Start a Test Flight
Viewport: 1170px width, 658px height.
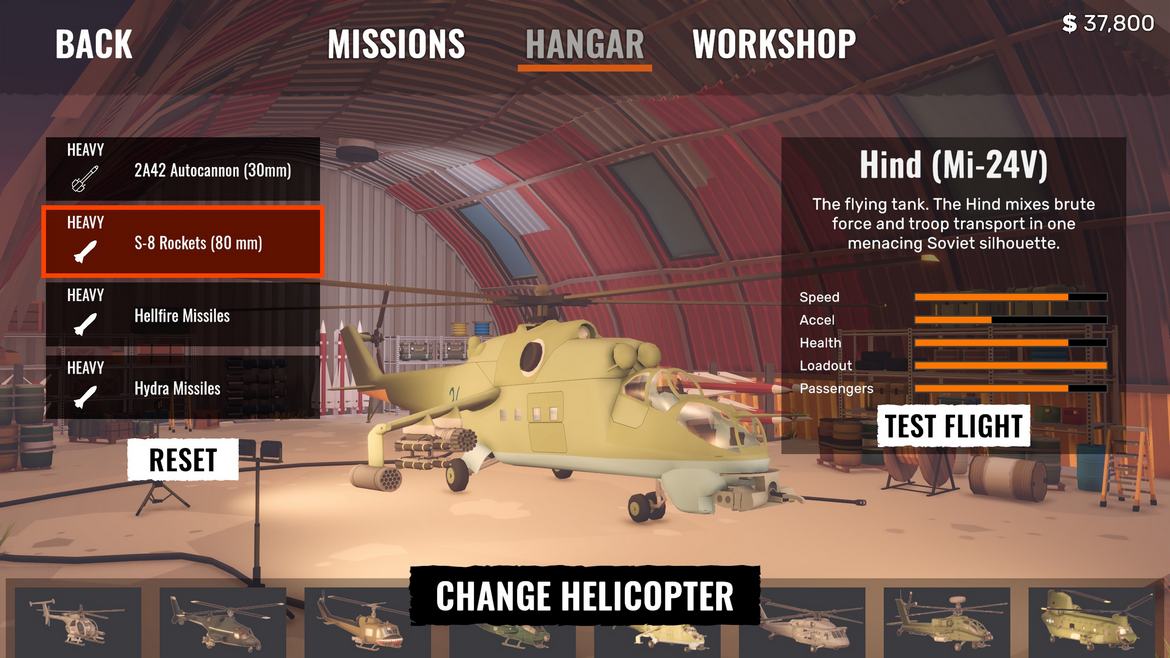coord(954,426)
